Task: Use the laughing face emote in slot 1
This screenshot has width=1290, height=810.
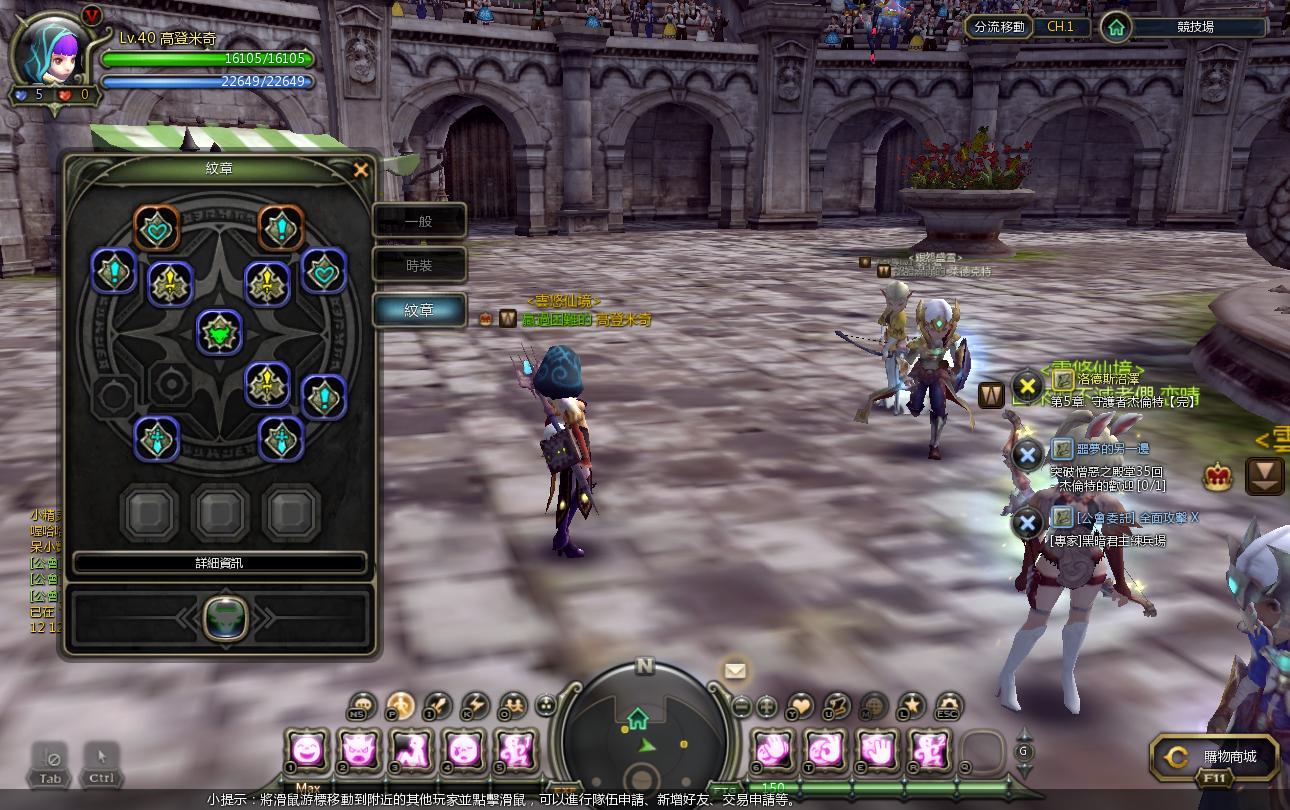Action: pos(308,750)
